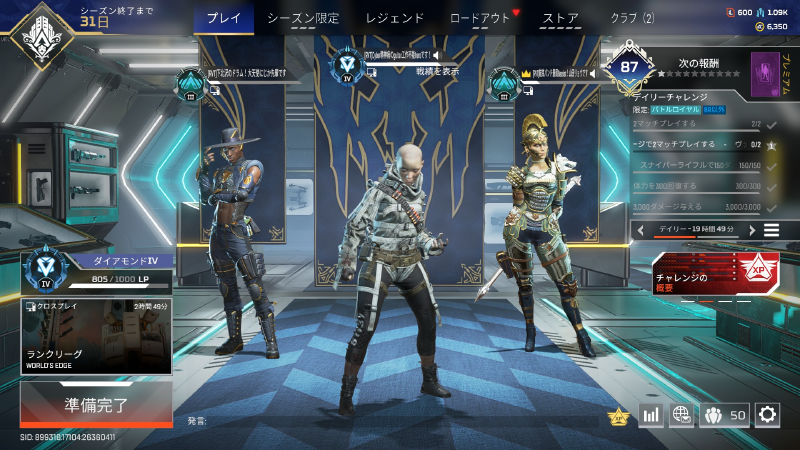This screenshot has height=450, width=800.
Task: Visit the ストア tab
Action: [x=560, y=18]
